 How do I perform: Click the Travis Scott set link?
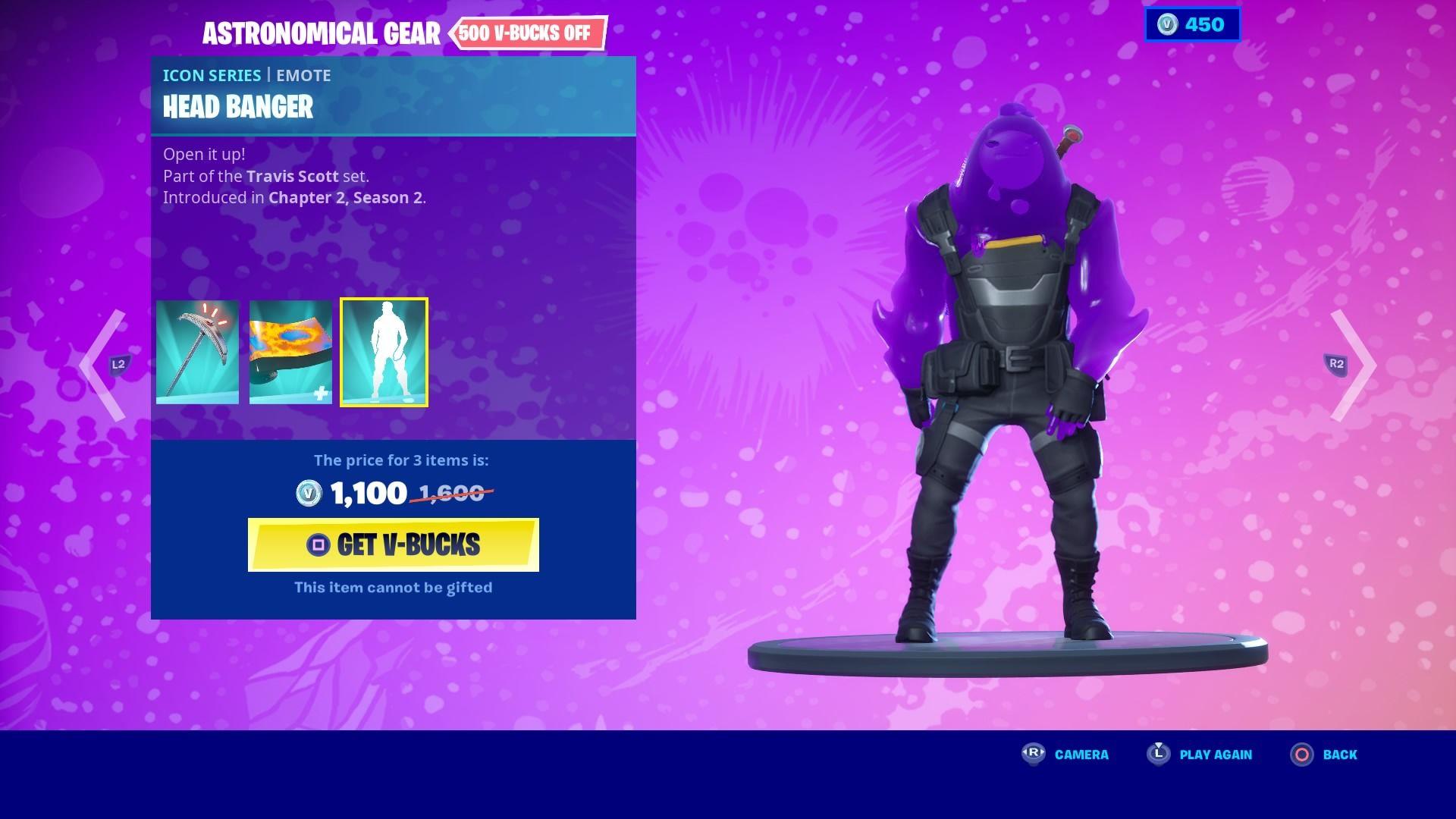tap(292, 176)
